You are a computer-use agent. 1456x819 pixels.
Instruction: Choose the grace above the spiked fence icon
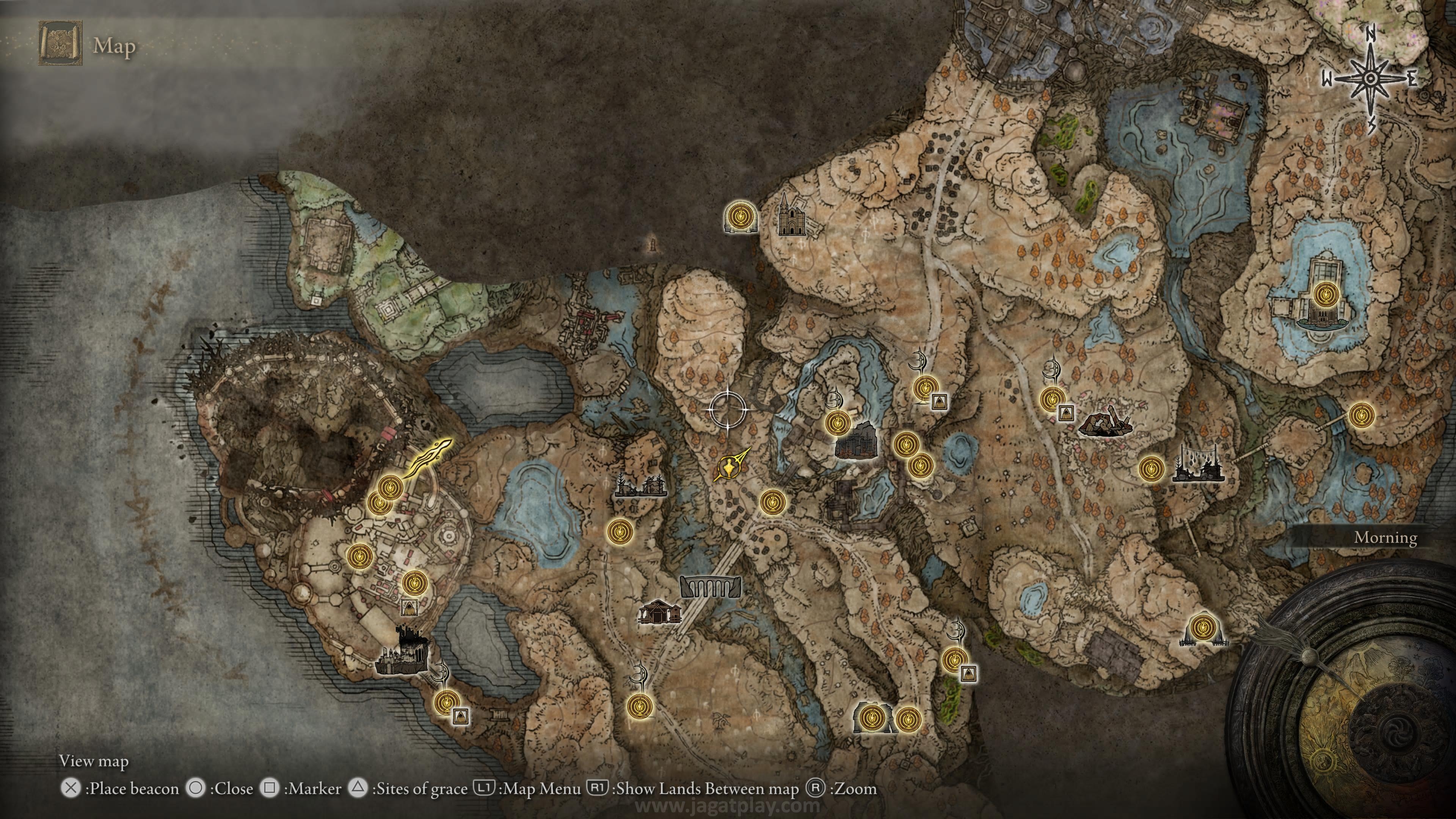(x=1201, y=627)
